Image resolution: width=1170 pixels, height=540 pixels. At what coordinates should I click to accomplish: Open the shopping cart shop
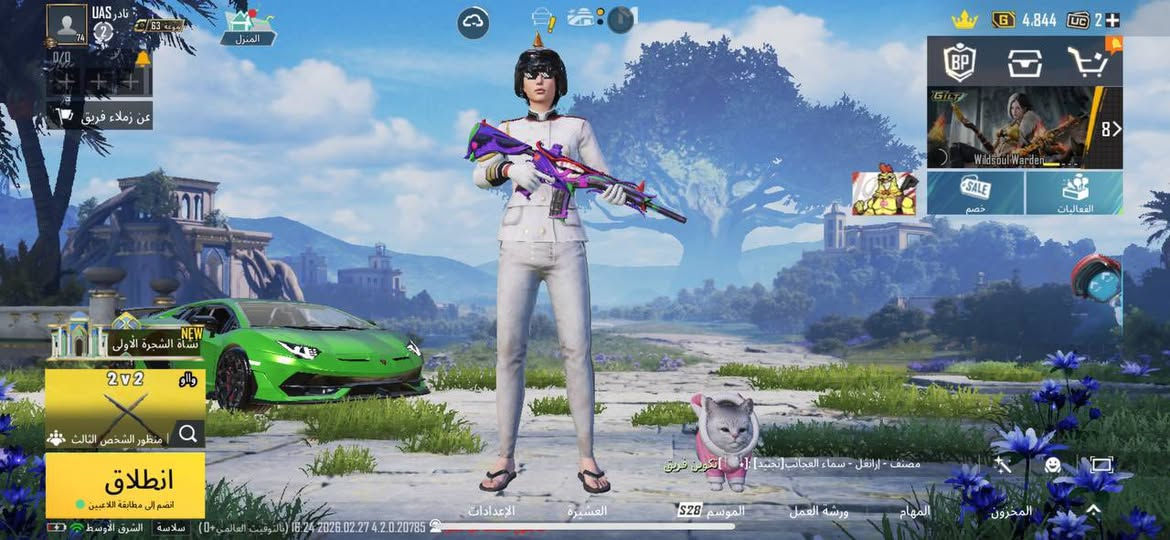(x=1086, y=63)
